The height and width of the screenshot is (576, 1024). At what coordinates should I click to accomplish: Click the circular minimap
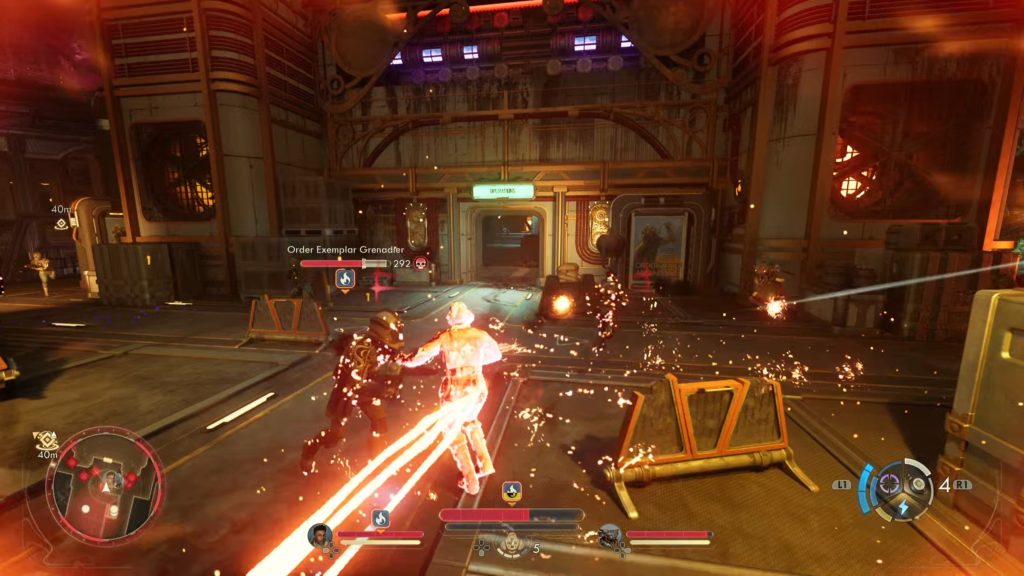pos(103,486)
